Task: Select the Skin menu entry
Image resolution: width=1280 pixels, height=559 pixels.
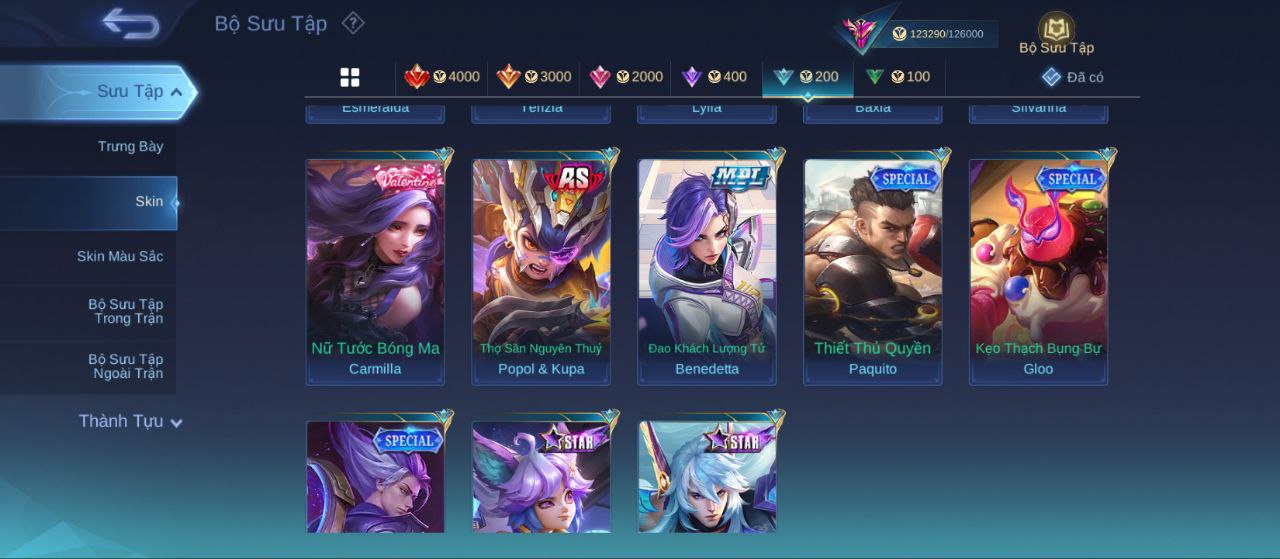Action: 148,202
